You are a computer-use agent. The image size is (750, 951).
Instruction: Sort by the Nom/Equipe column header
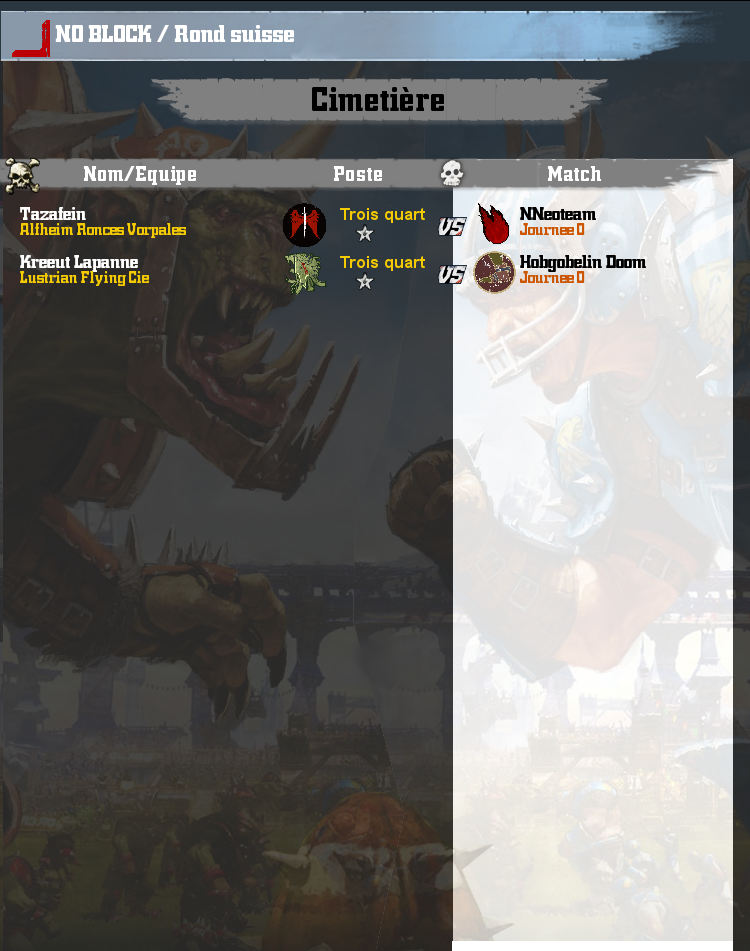[140, 174]
